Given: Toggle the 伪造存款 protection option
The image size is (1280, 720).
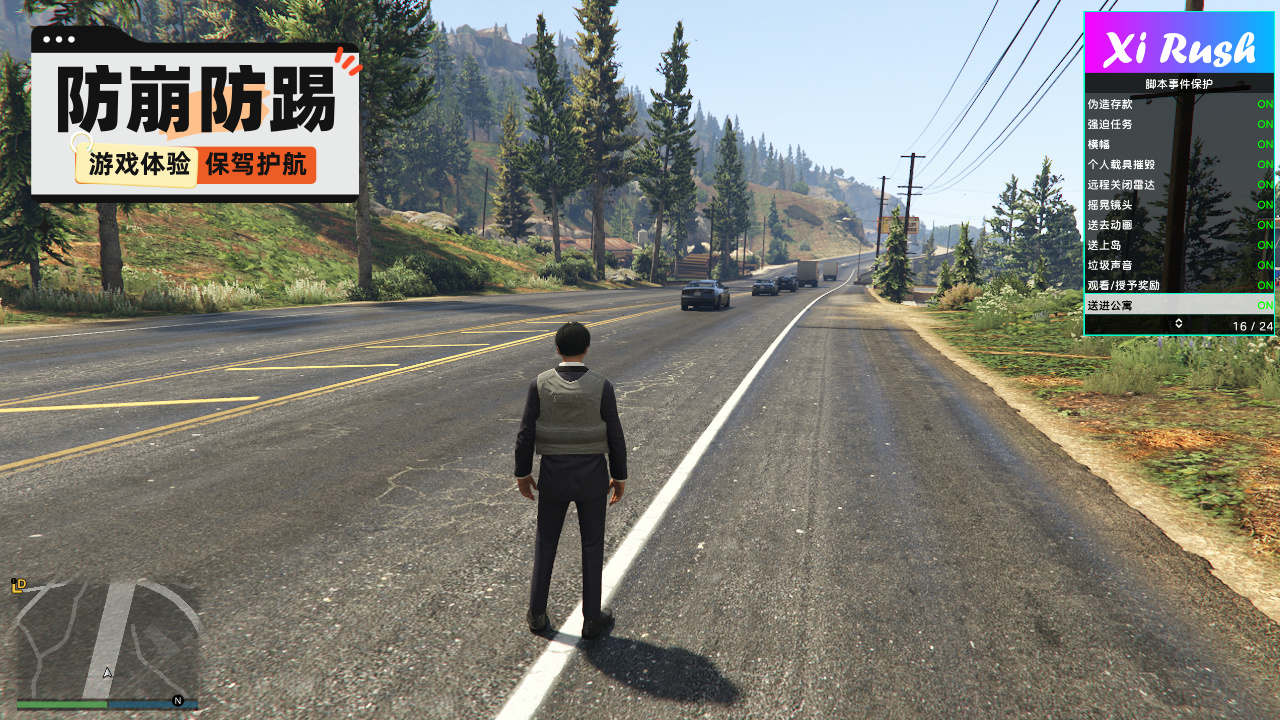Looking at the screenshot, I should tap(1180, 104).
